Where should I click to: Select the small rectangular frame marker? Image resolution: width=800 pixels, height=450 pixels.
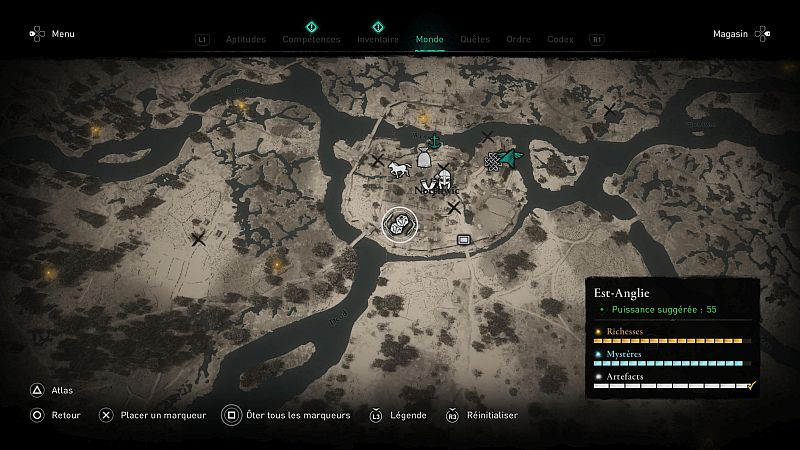coord(463,240)
